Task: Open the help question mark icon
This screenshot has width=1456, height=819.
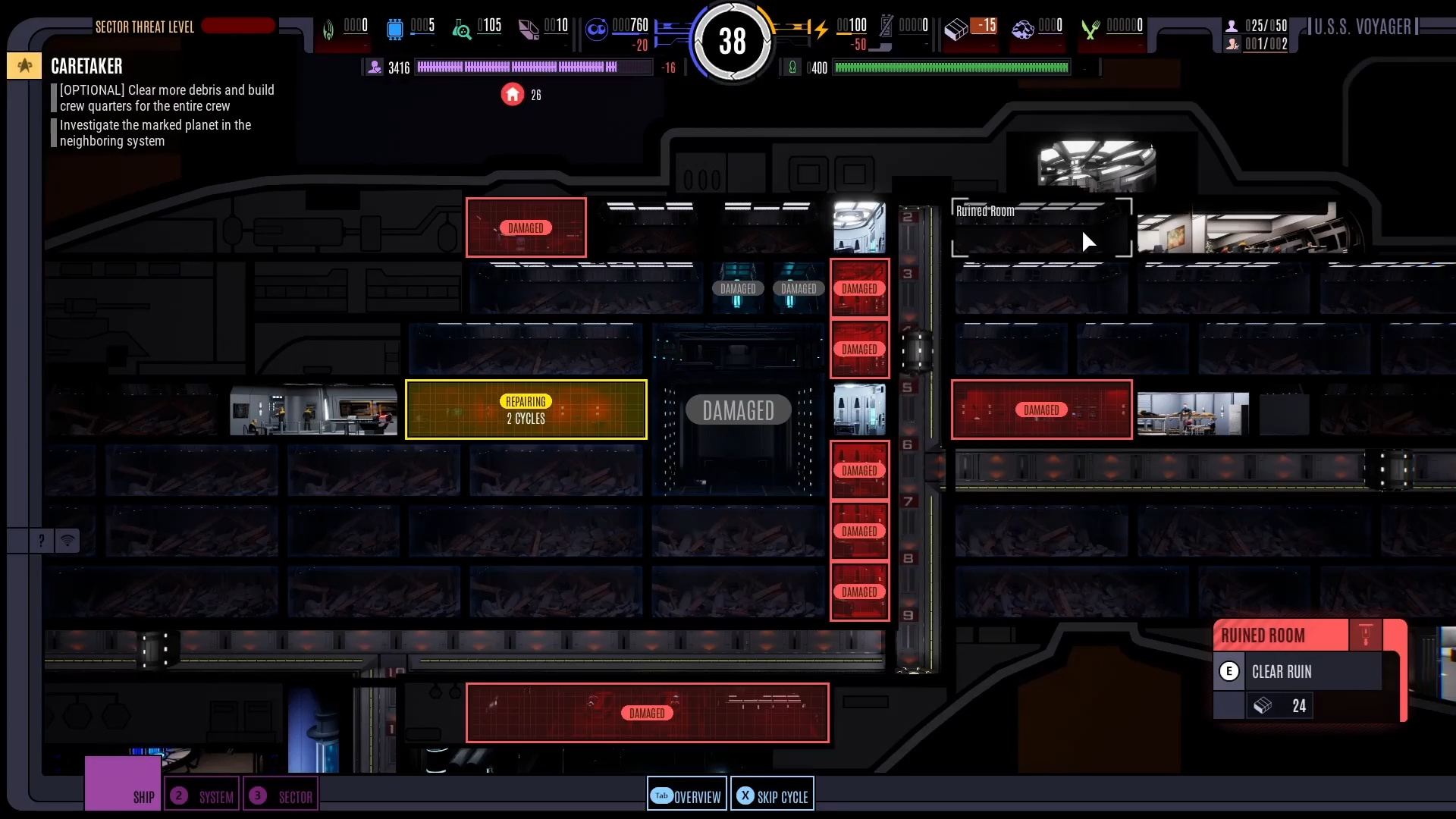Action: (x=40, y=541)
